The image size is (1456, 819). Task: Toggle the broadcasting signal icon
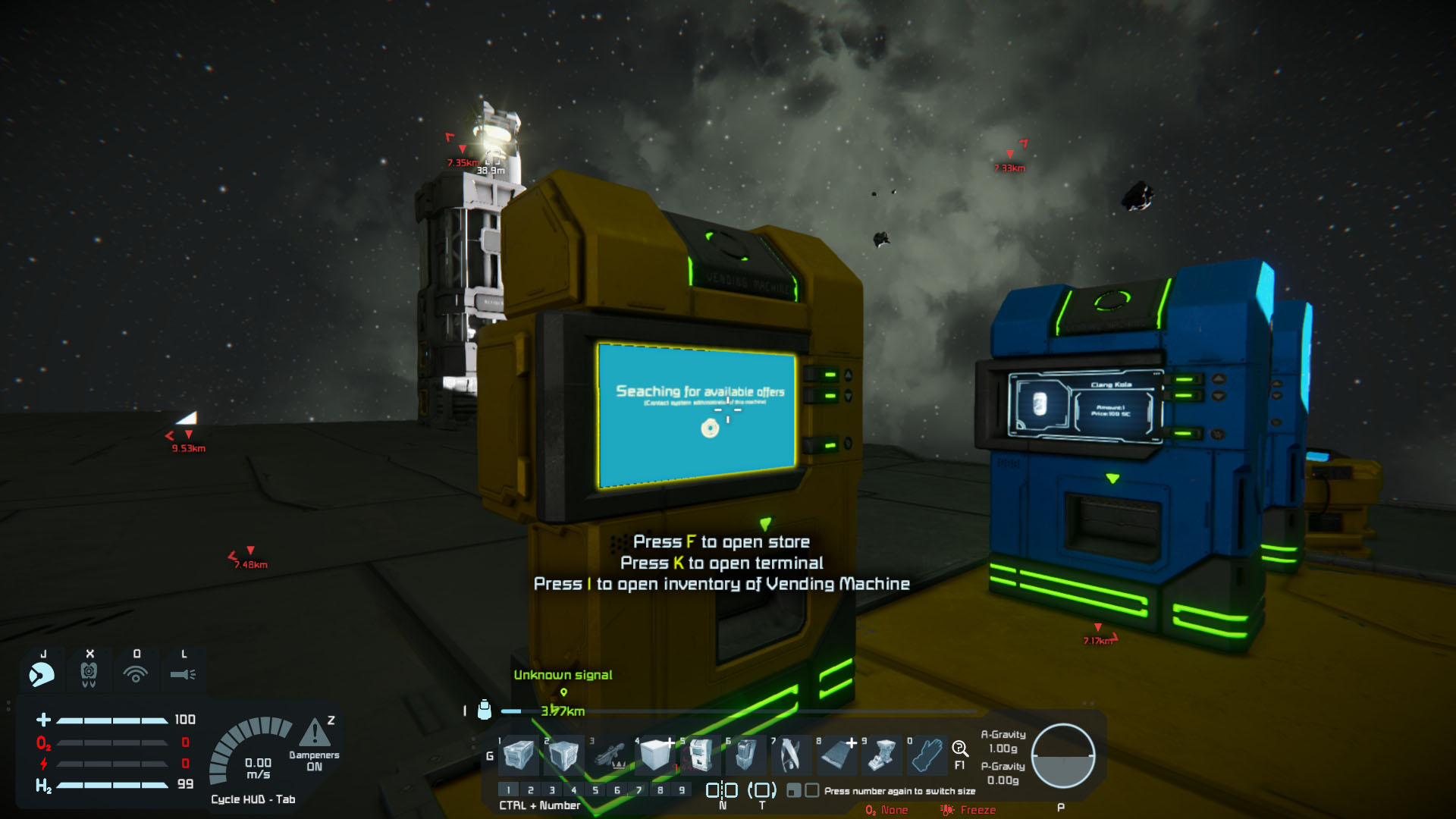[136, 673]
